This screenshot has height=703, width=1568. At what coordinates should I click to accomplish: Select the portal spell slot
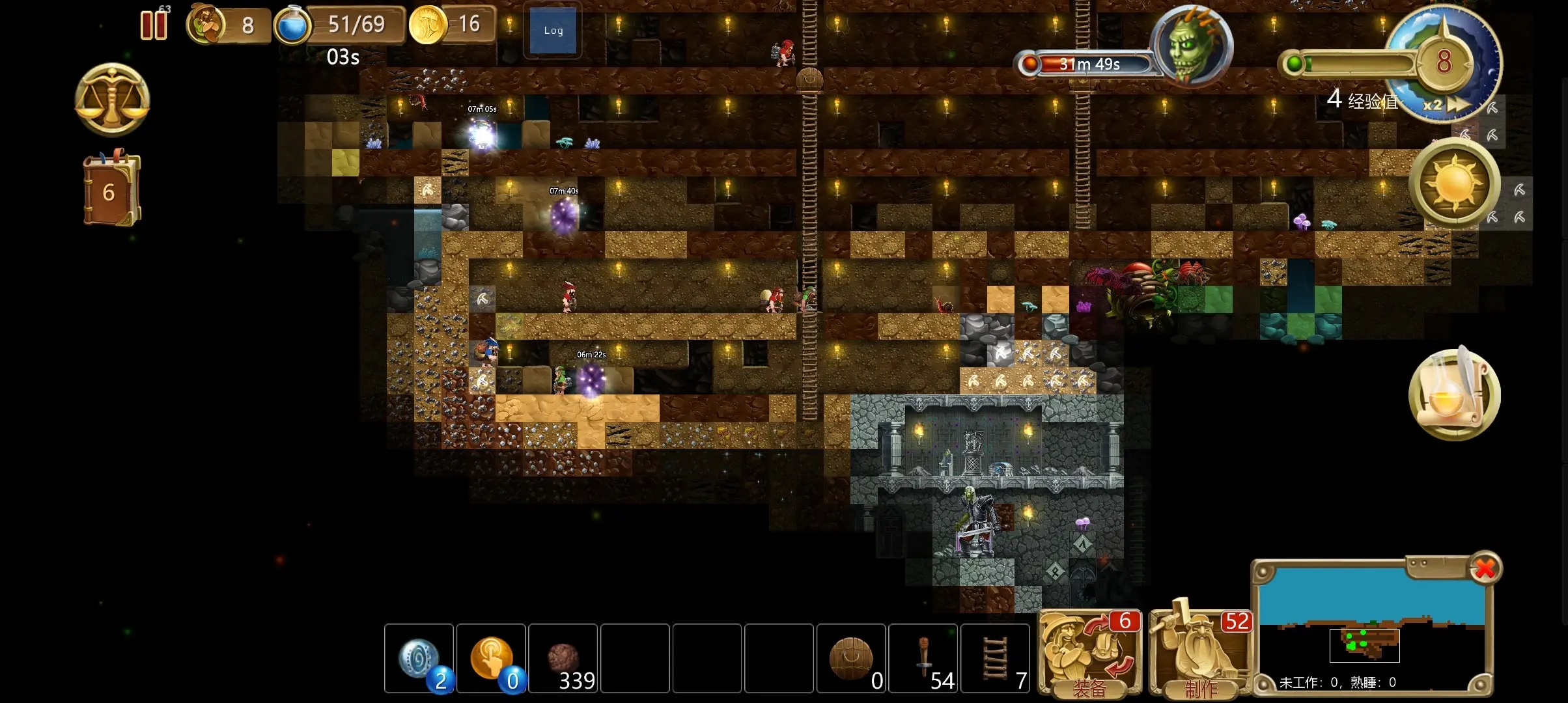pyautogui.click(x=419, y=659)
